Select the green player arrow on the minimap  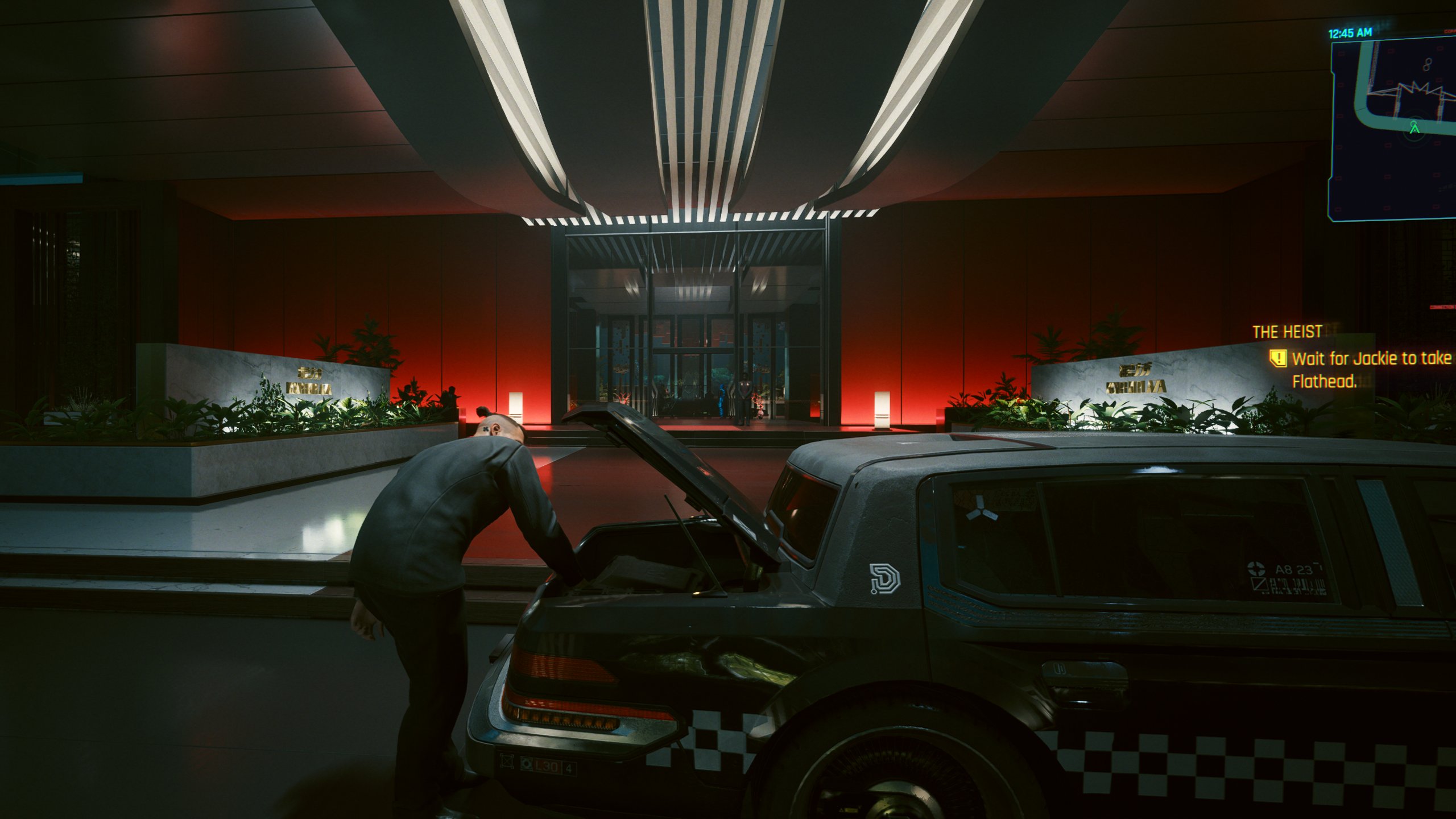click(x=1414, y=127)
